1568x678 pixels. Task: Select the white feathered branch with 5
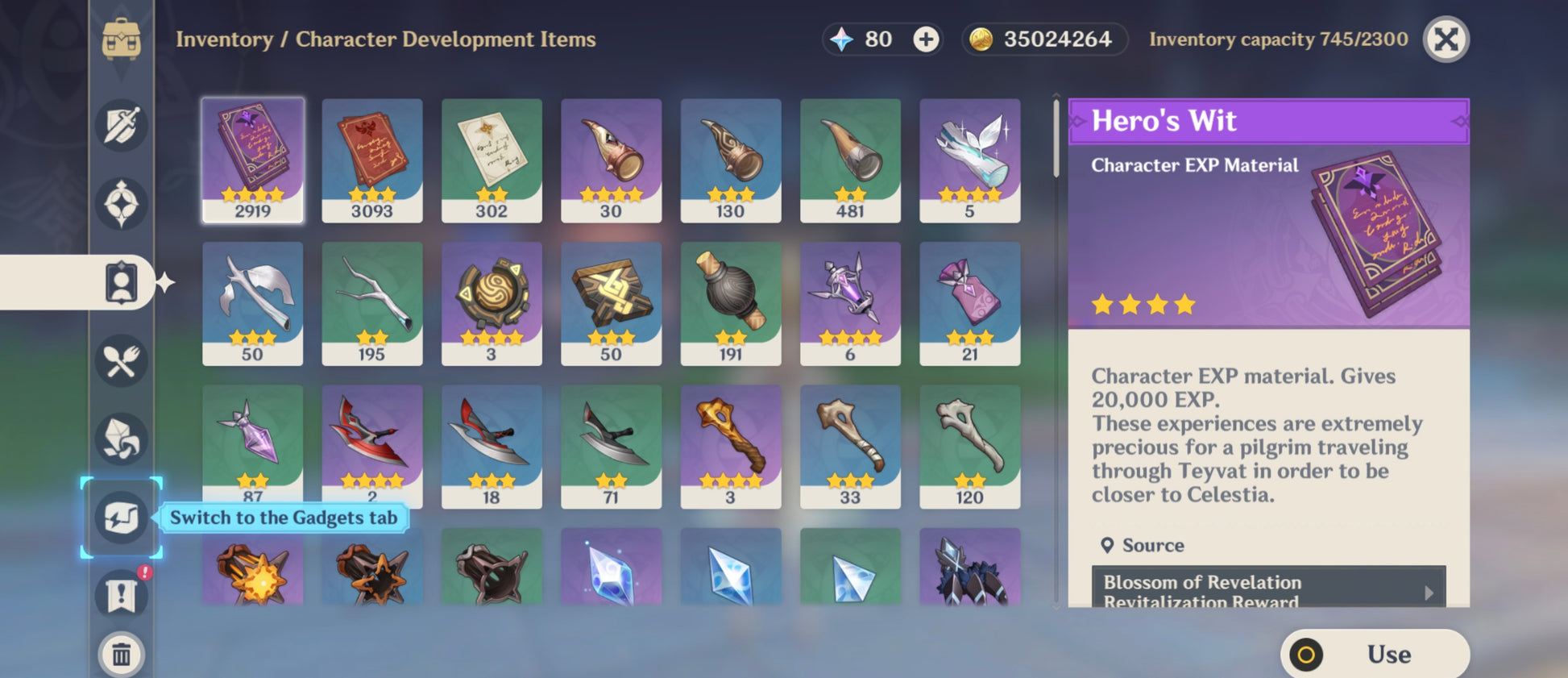(969, 160)
